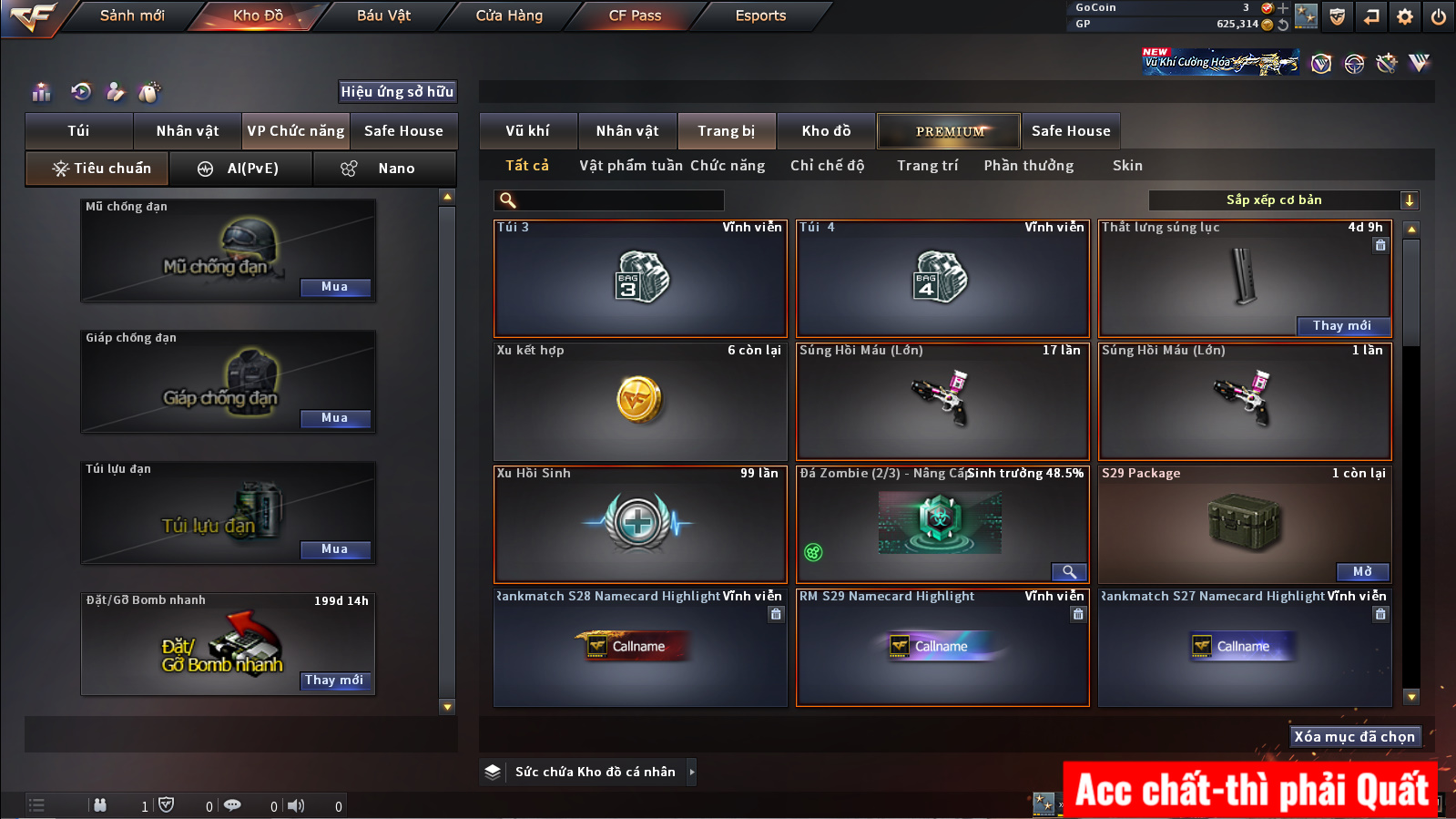The width and height of the screenshot is (1456, 819).
Task: Click Xóa mục đã chọn button
Action: pos(1354,737)
